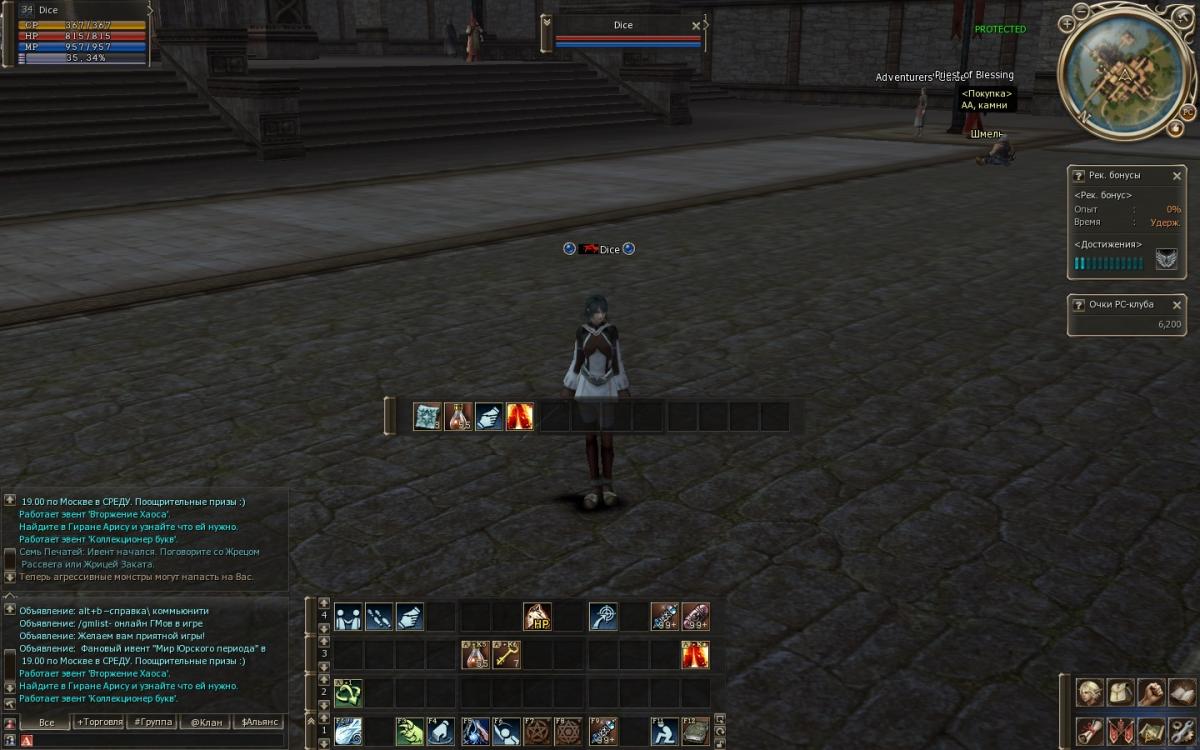This screenshot has height=750, width=1200.
Task: Close the Очки РС-клуба panel
Action: click(1176, 305)
